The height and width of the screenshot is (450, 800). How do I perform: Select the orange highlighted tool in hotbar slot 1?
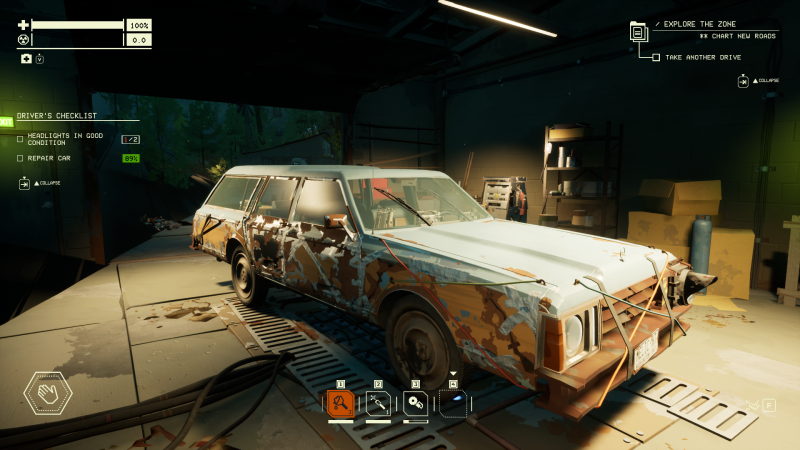[x=341, y=403]
